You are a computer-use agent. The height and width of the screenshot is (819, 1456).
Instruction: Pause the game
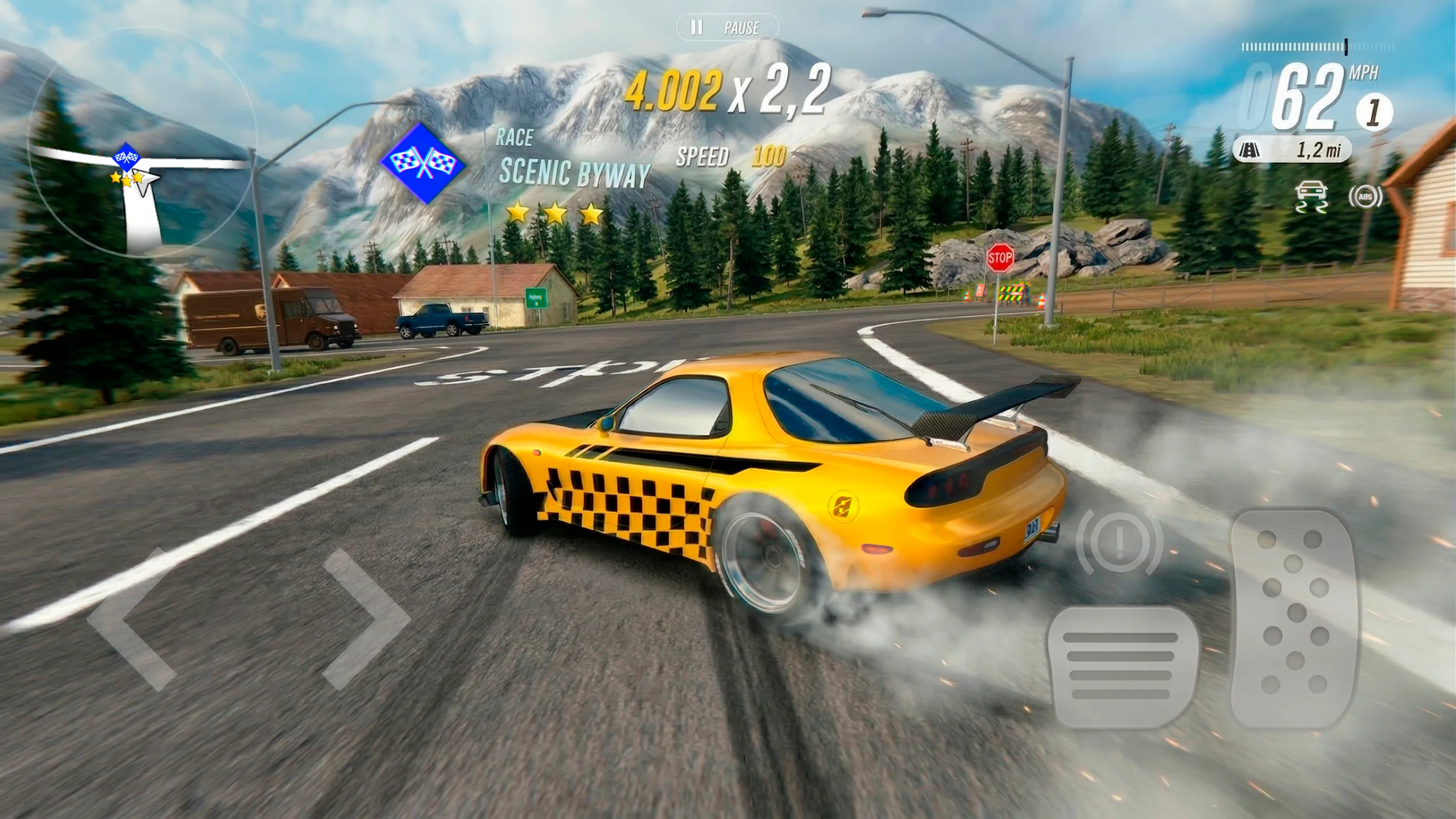point(727,27)
